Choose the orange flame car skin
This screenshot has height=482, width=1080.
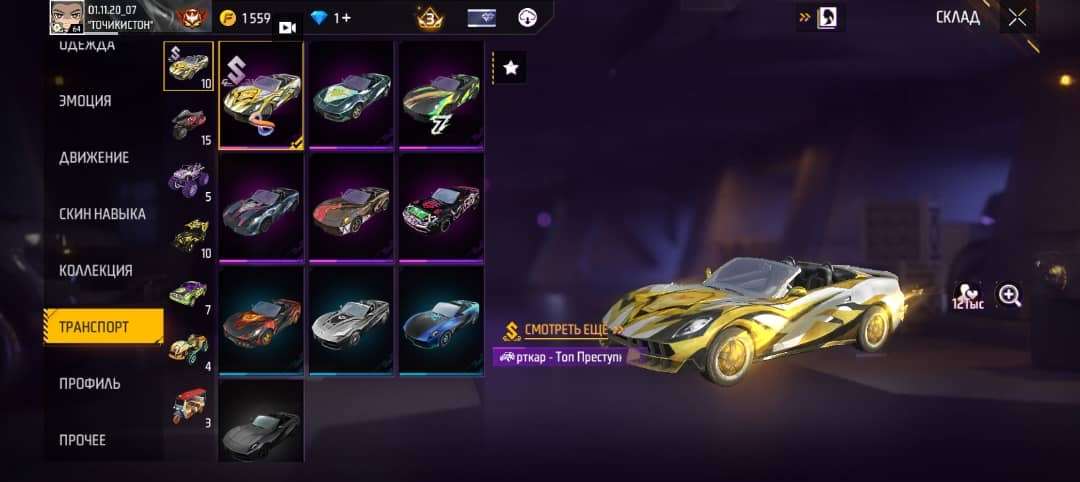[260, 319]
